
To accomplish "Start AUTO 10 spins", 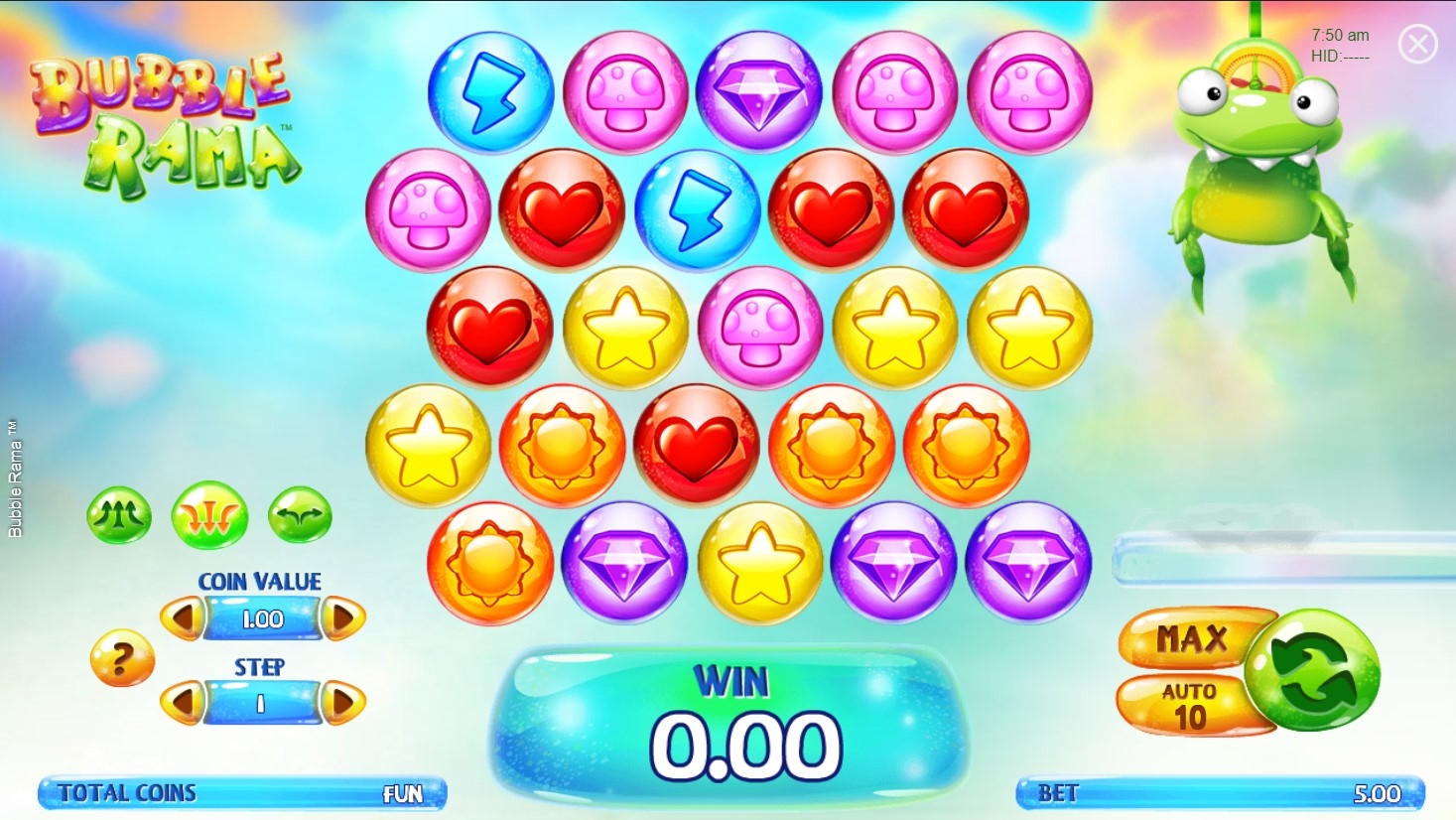I will [x=1188, y=706].
